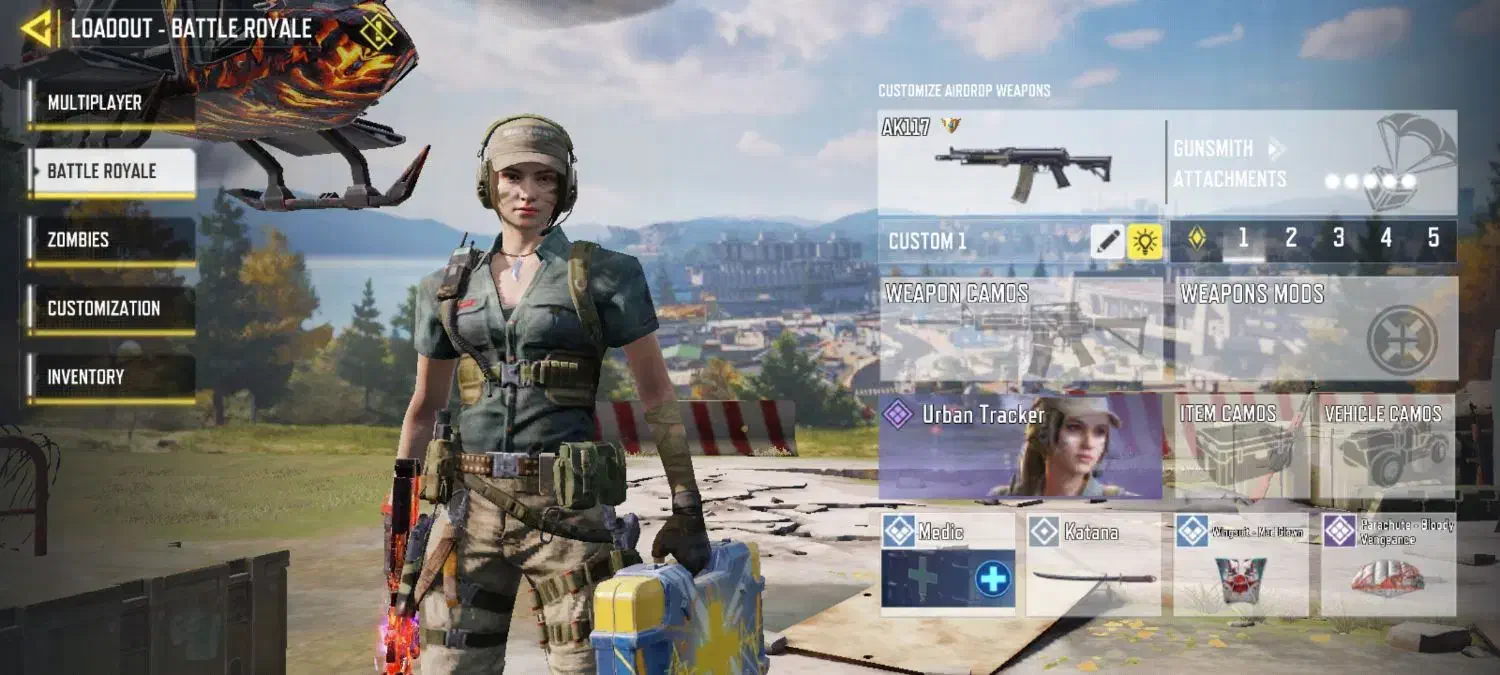The image size is (1500, 675).
Task: Open Weapon Camos
Action: click(x=1021, y=329)
